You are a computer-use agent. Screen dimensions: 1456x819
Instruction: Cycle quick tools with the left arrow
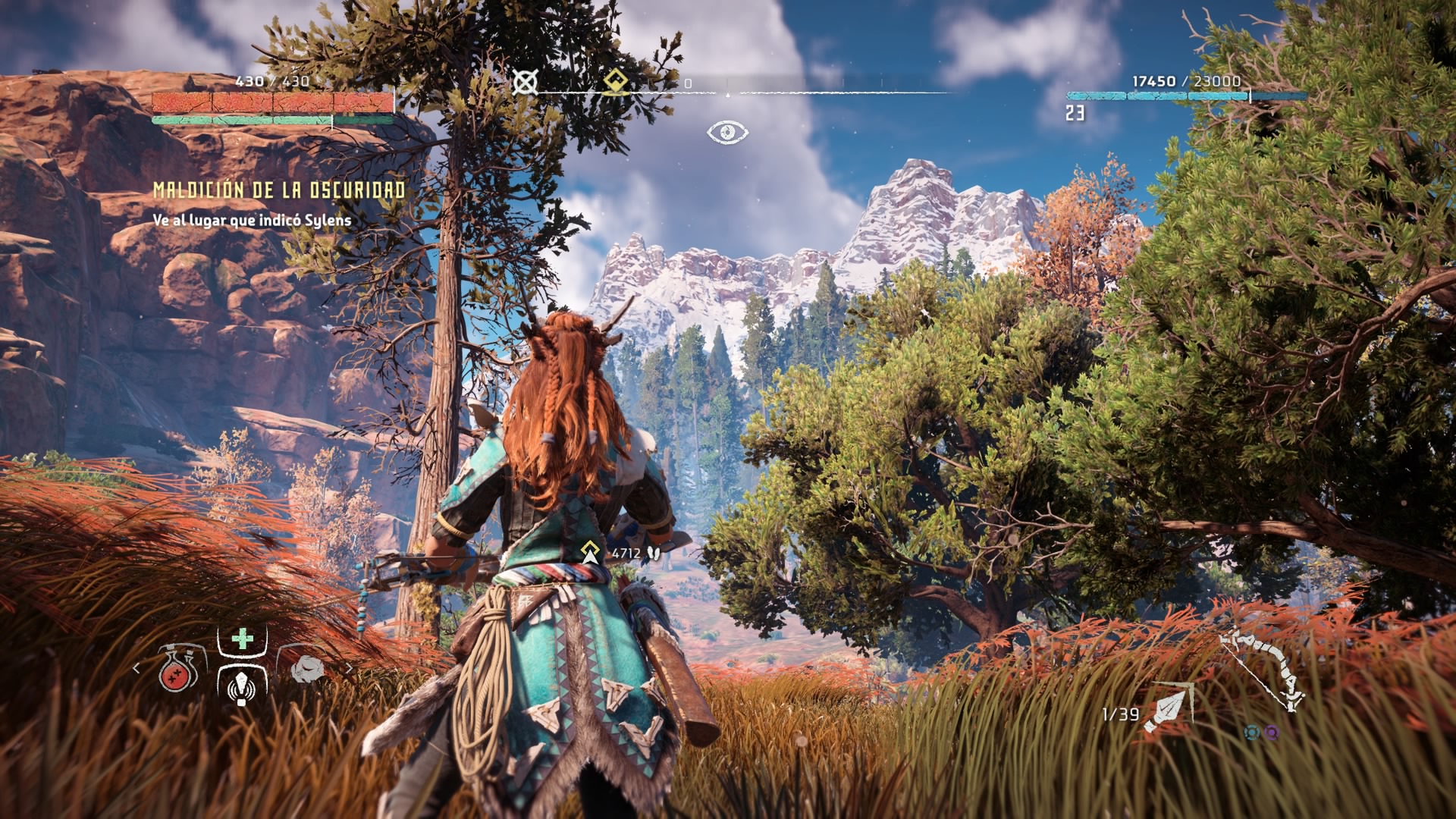pos(136,668)
